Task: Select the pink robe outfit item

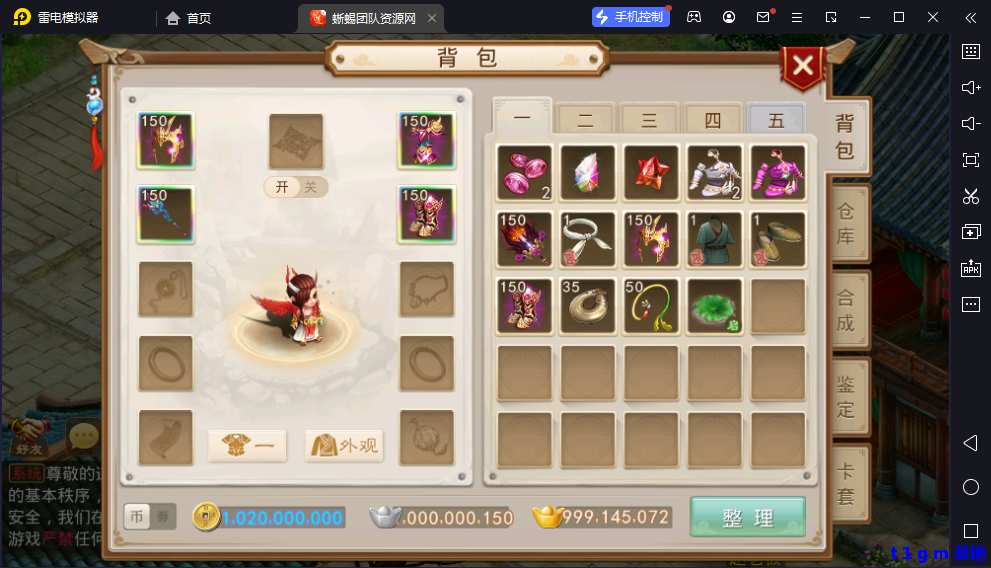Action: pos(778,173)
